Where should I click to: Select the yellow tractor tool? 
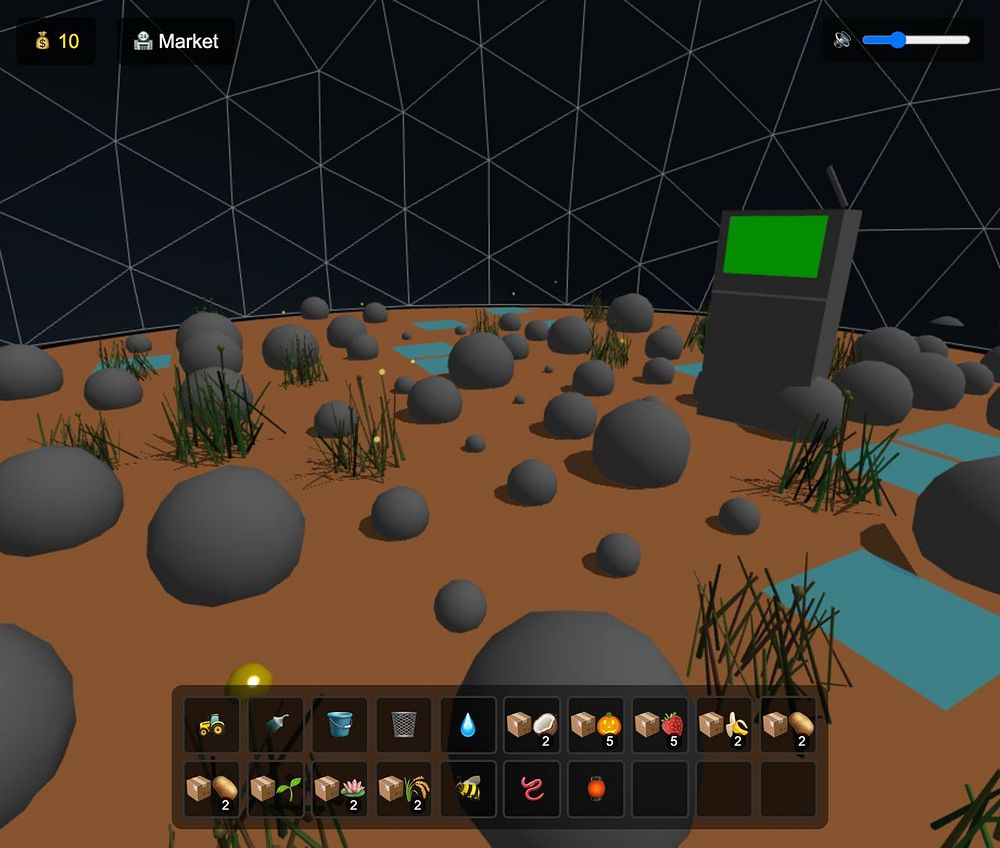tap(212, 725)
